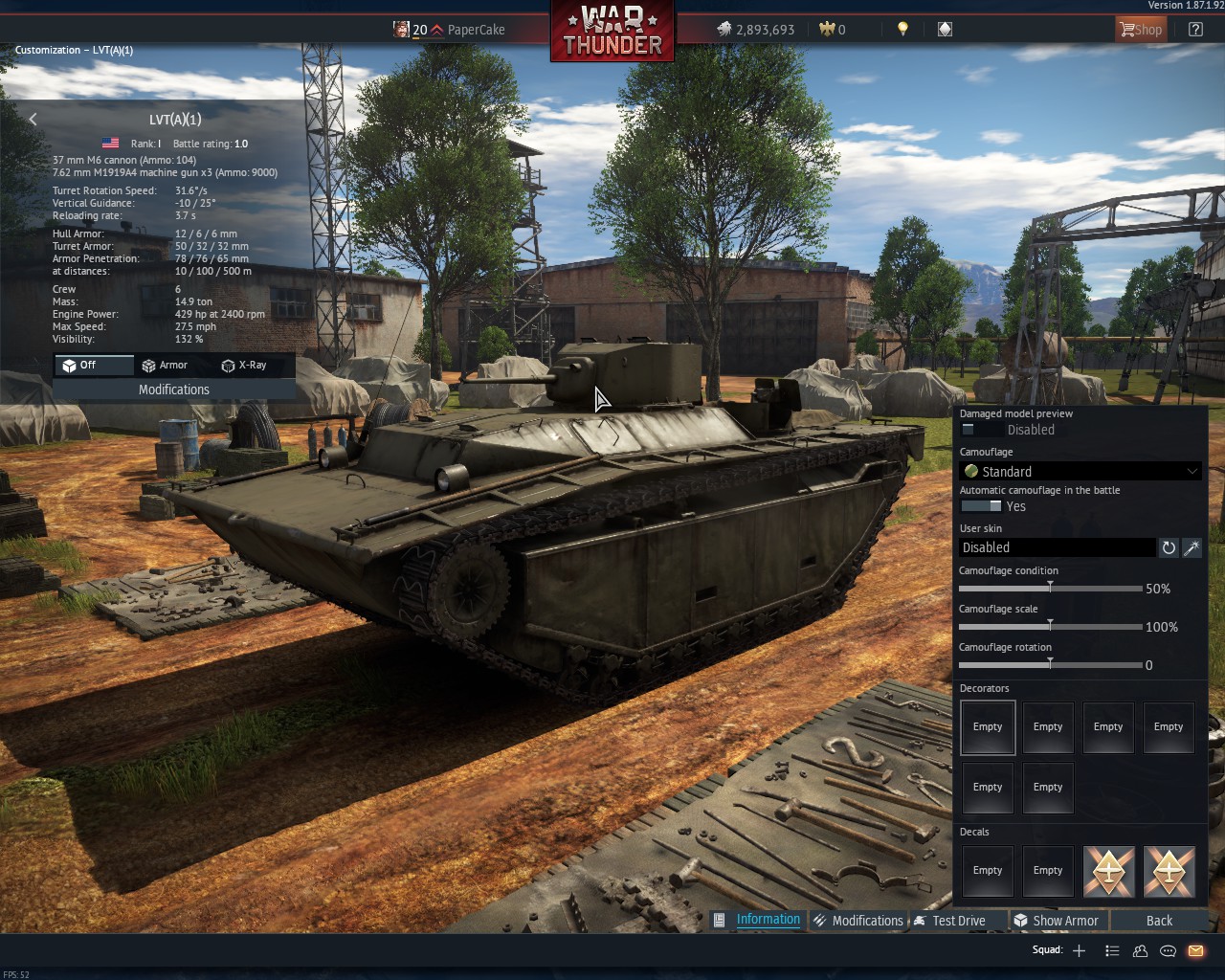Open the mail envelope icon
This screenshot has height=980, width=1225.
click(1195, 950)
